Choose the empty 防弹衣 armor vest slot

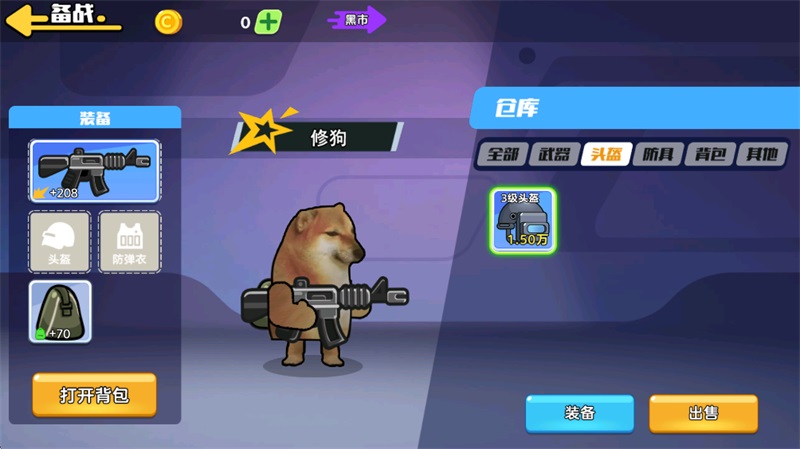[129, 242]
